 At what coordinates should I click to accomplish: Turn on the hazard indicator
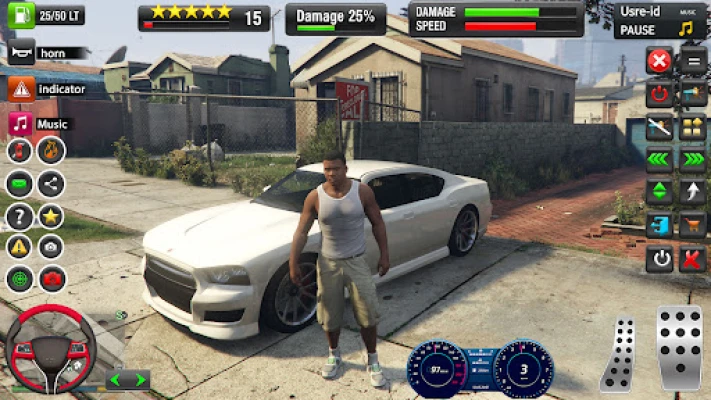22,89
